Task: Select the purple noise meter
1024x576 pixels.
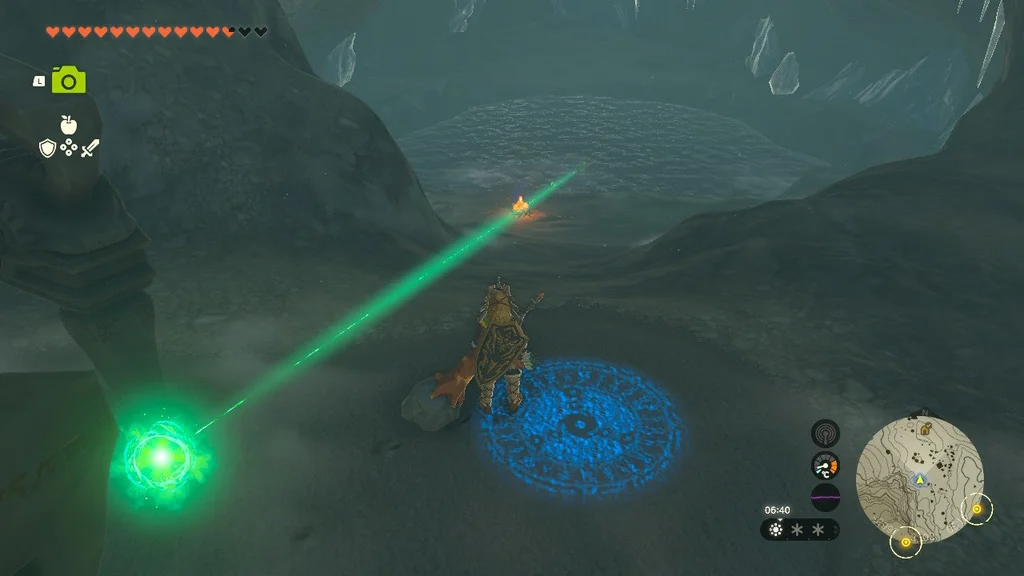Action: click(825, 497)
